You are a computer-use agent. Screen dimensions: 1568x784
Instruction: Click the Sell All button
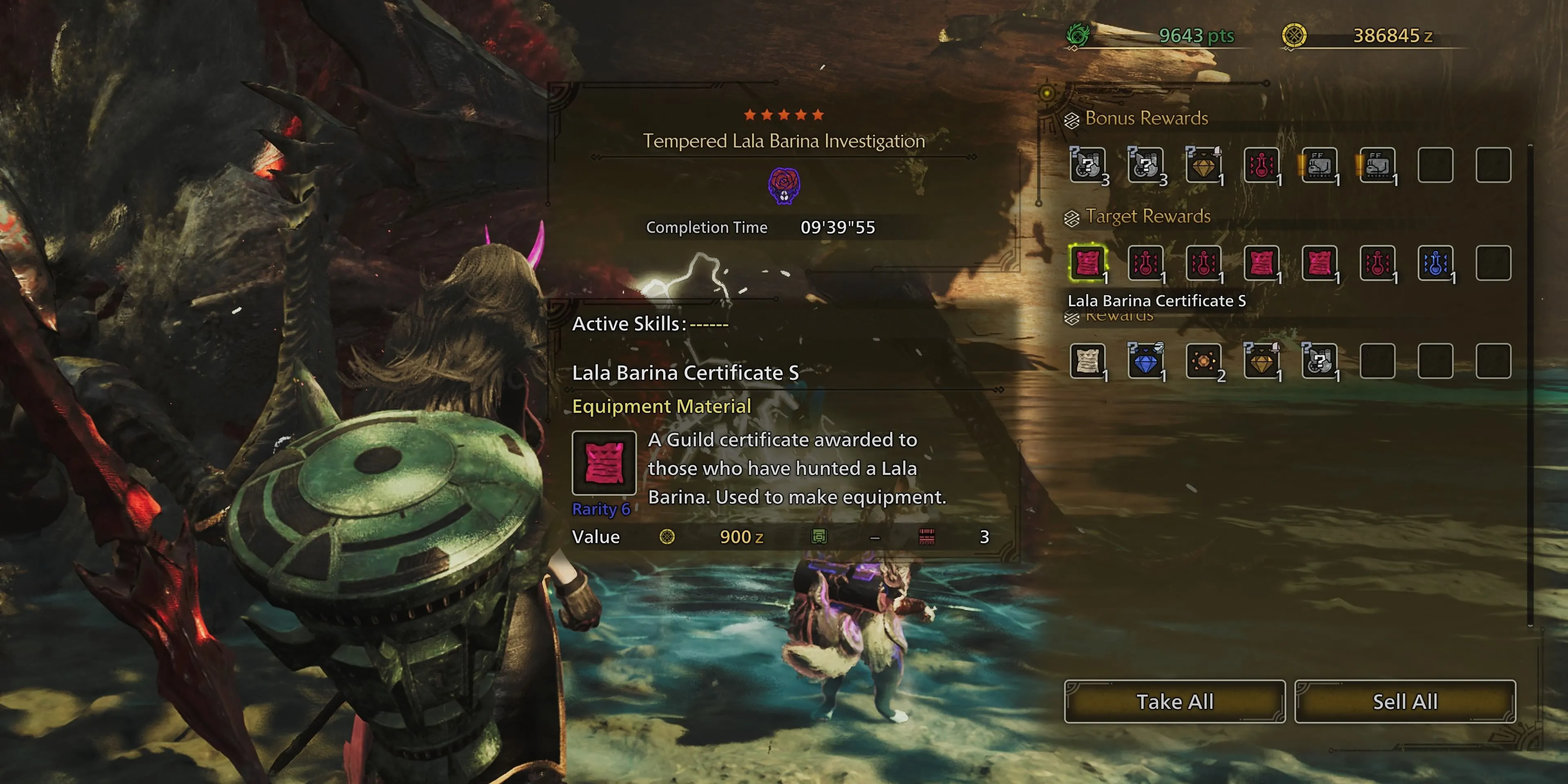1404,701
